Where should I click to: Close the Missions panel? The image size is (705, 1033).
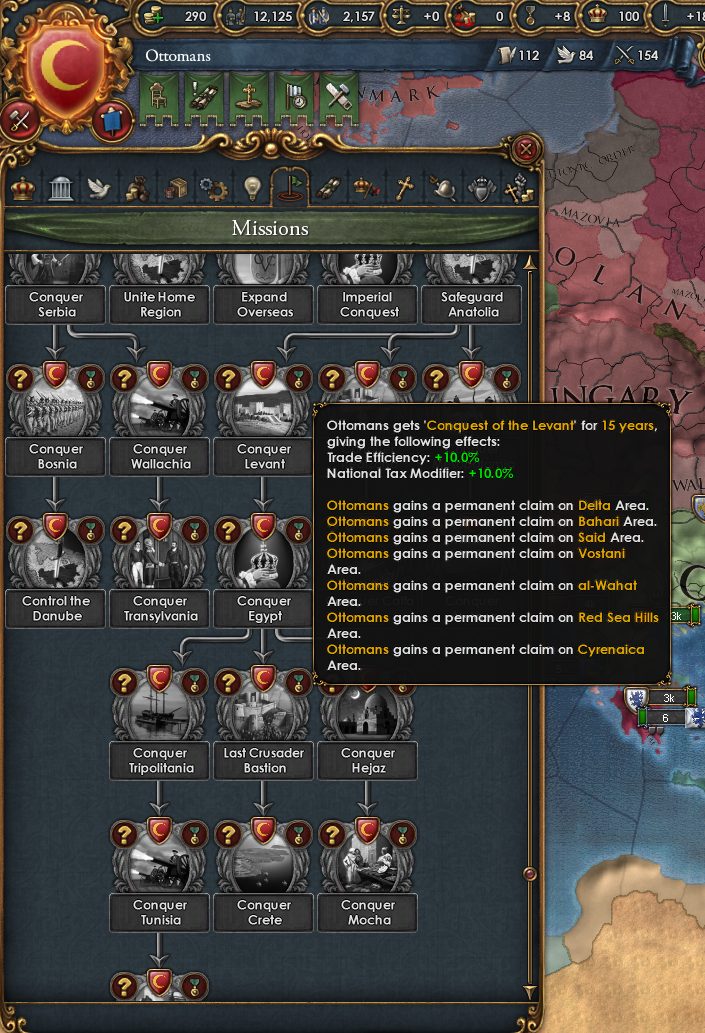tap(527, 151)
